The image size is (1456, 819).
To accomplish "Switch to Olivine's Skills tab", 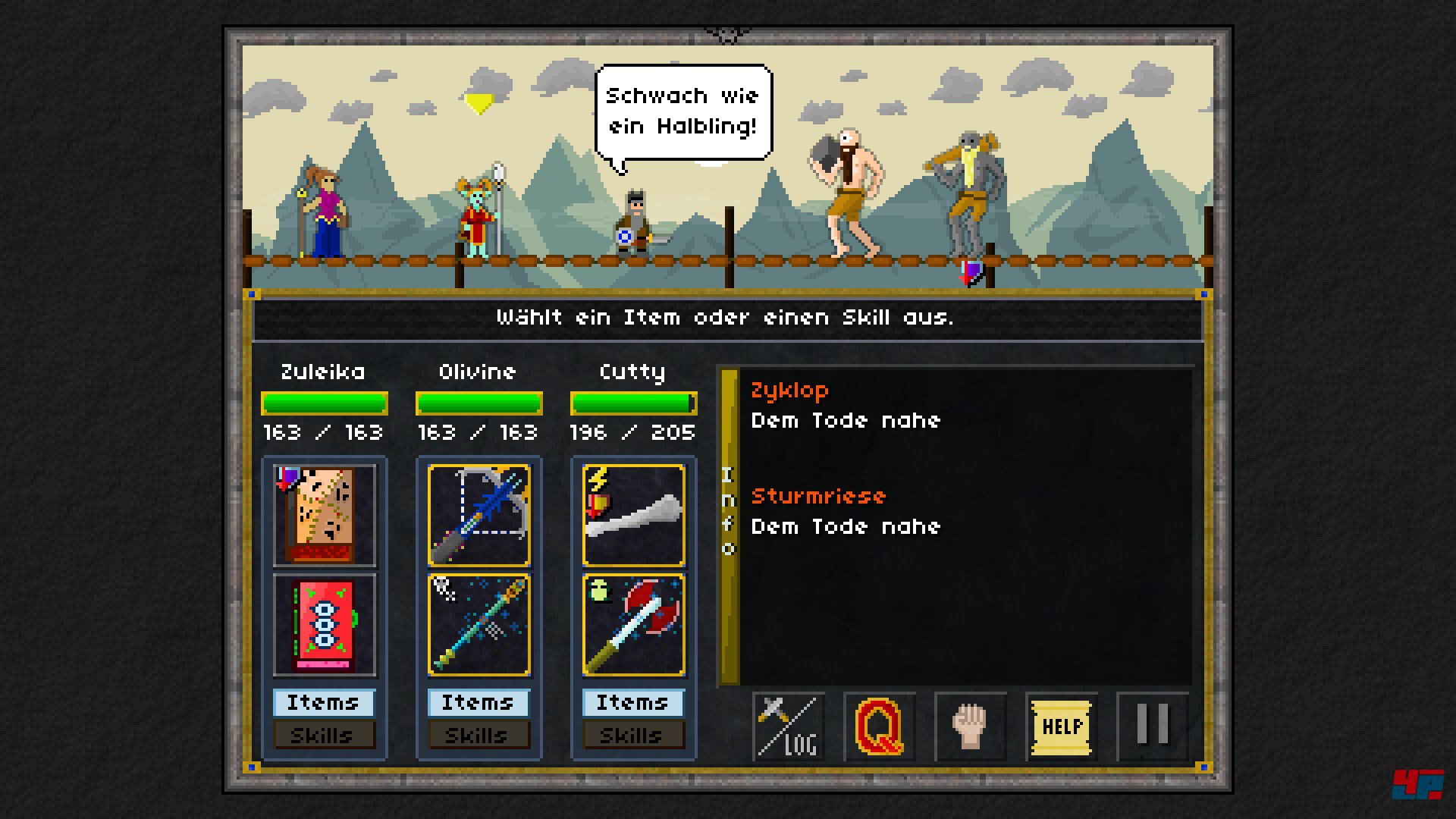I will (479, 735).
